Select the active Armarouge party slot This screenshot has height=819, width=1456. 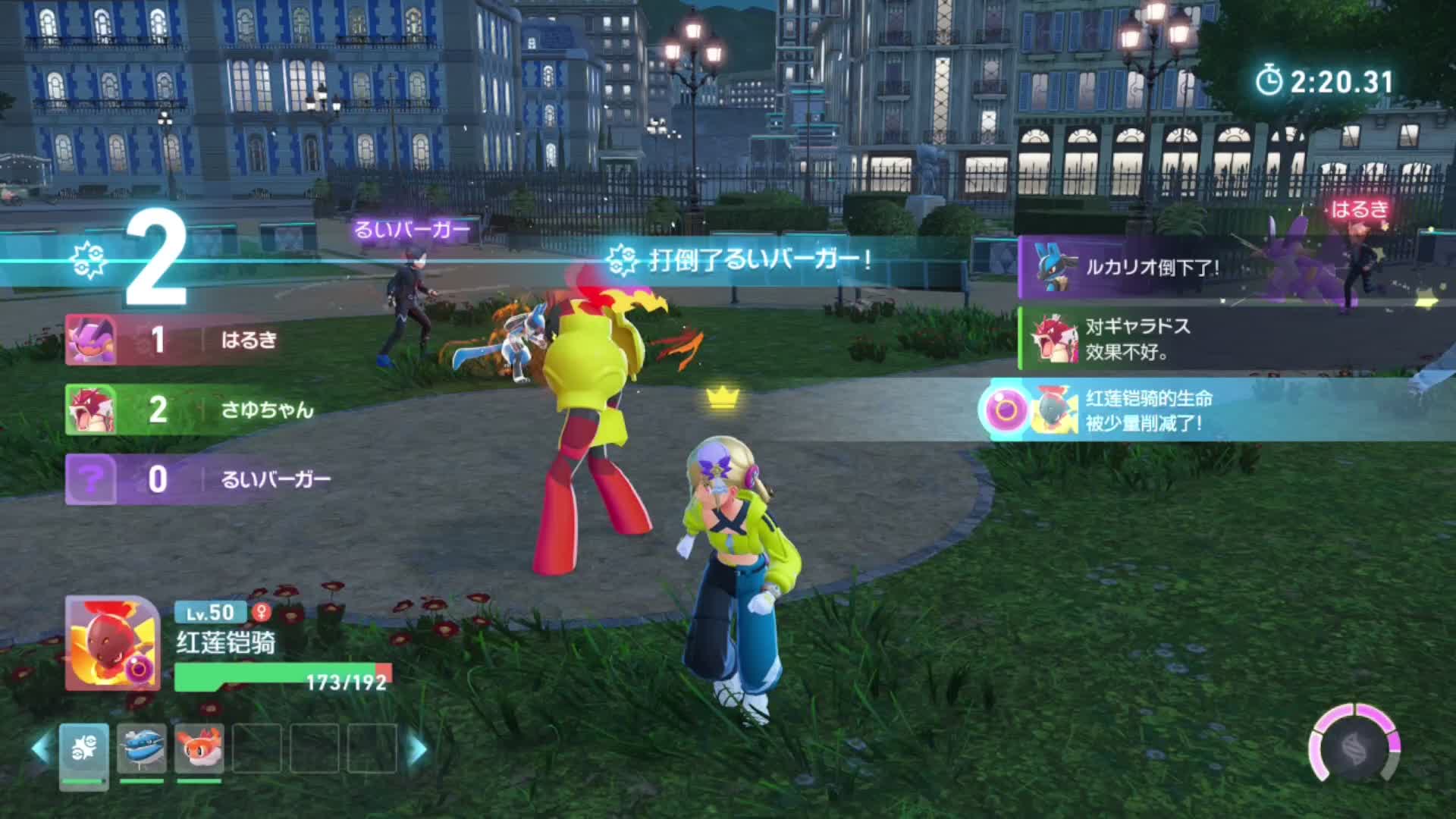(83, 751)
